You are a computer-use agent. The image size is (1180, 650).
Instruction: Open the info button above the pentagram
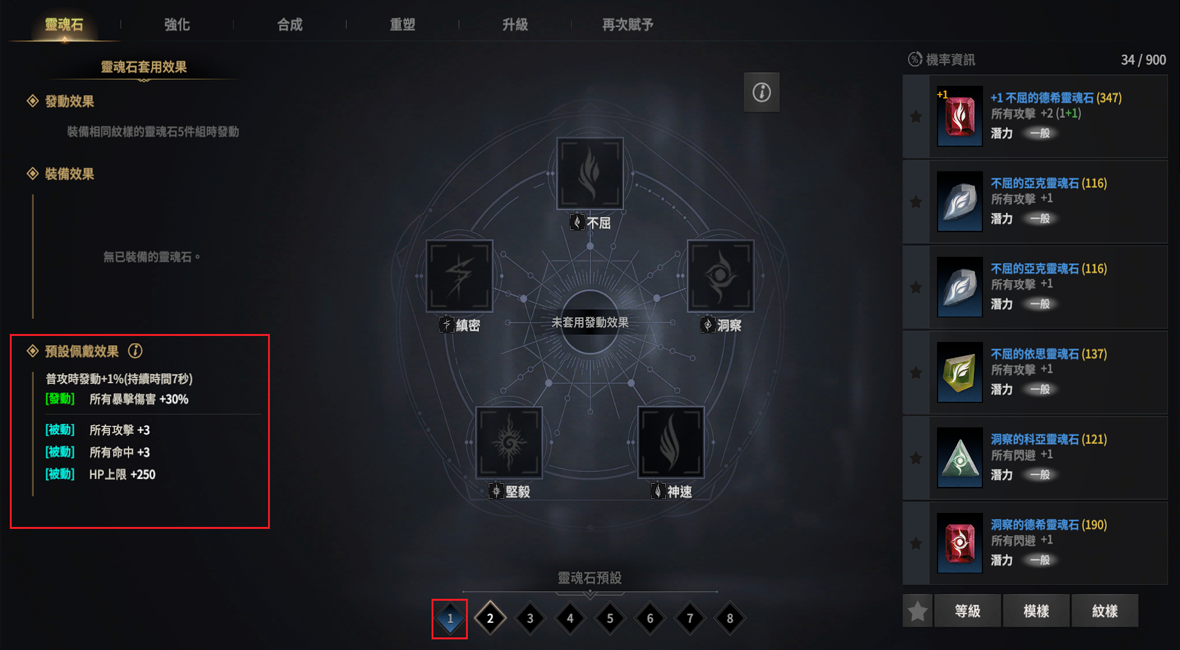[762, 92]
